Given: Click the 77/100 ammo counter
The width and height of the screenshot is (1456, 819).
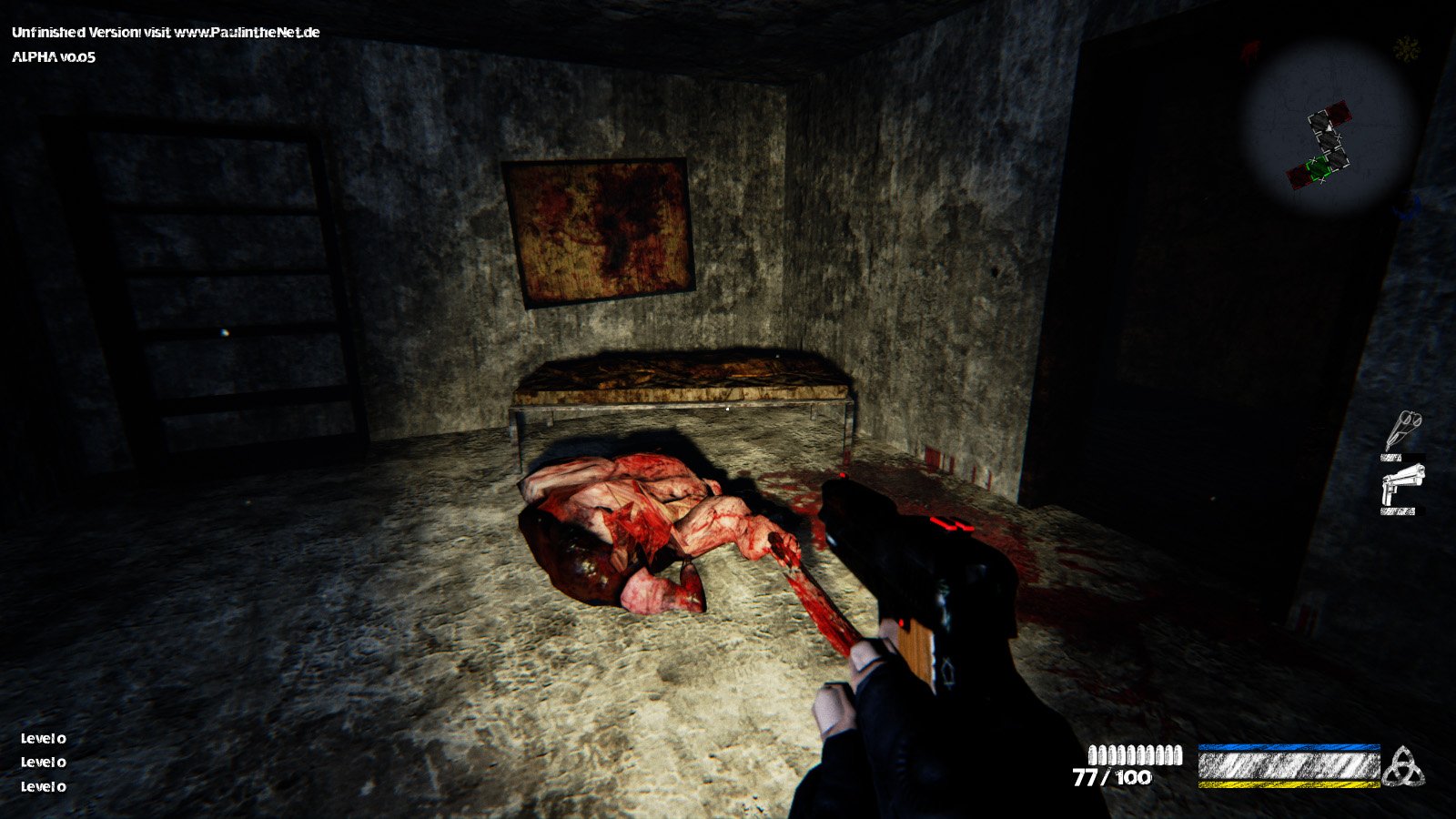Looking at the screenshot, I should [x=1112, y=778].
